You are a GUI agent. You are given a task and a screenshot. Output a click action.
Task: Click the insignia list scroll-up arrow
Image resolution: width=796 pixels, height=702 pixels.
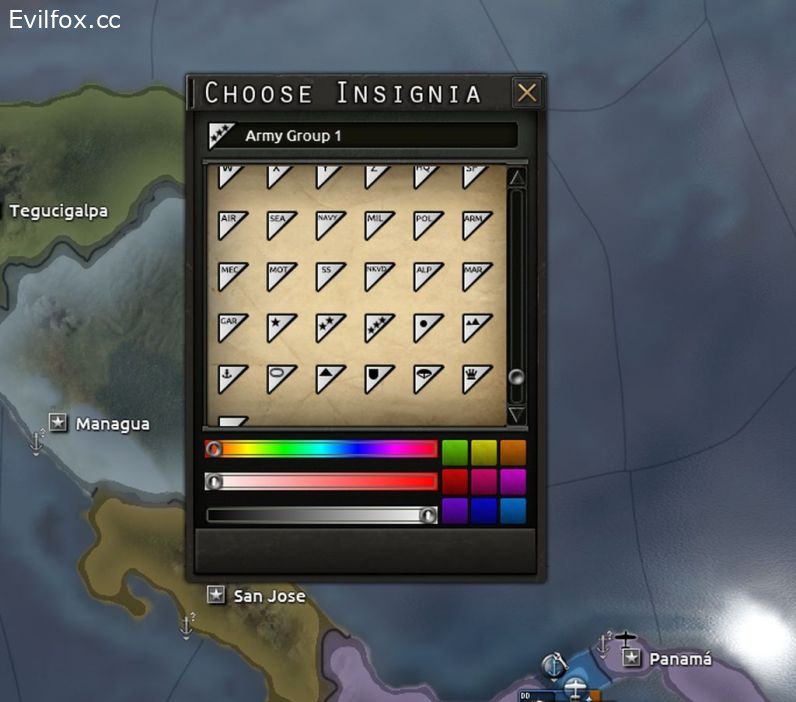tap(516, 178)
